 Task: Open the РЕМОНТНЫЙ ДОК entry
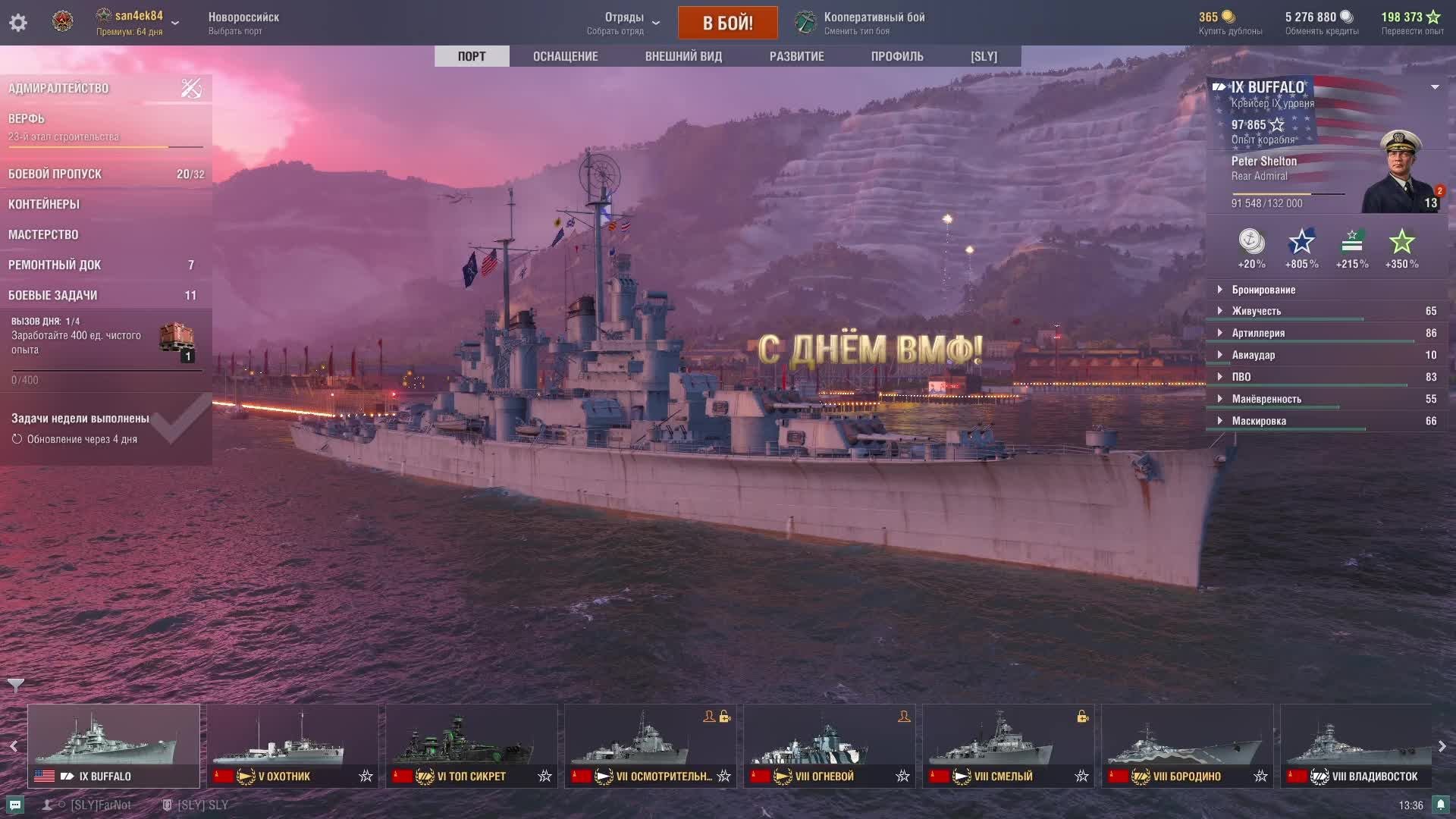pos(105,265)
